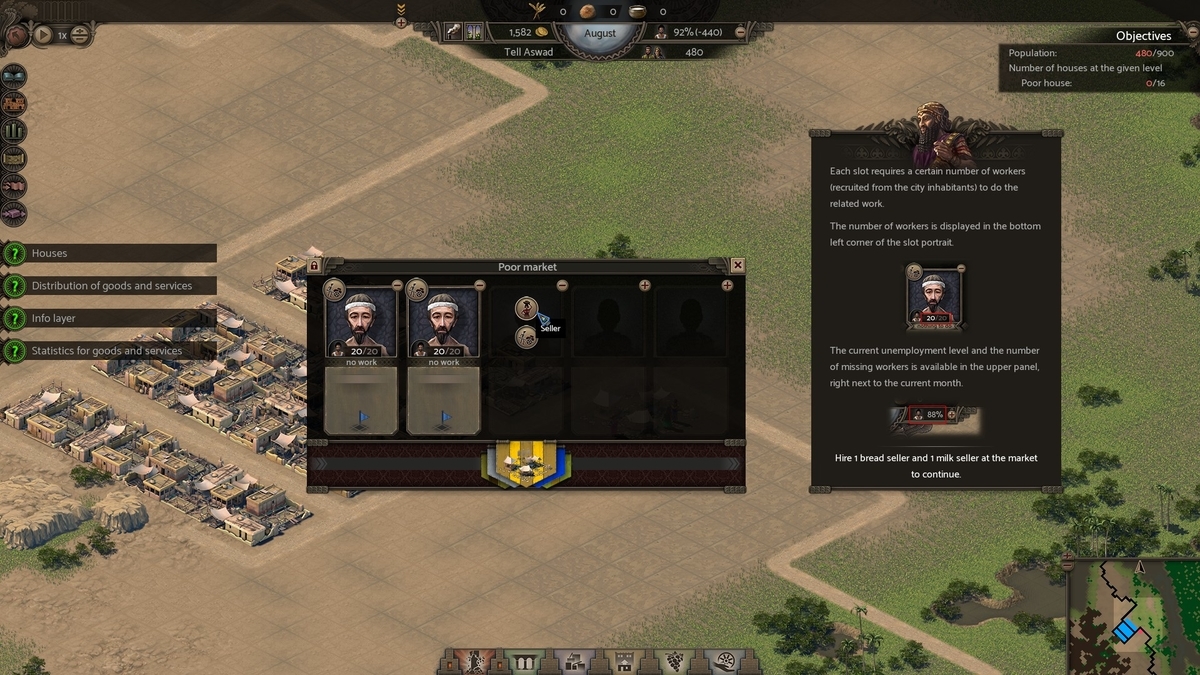The image size is (1200, 675).
Task: Click the play button for game speed
Action: [x=42, y=35]
